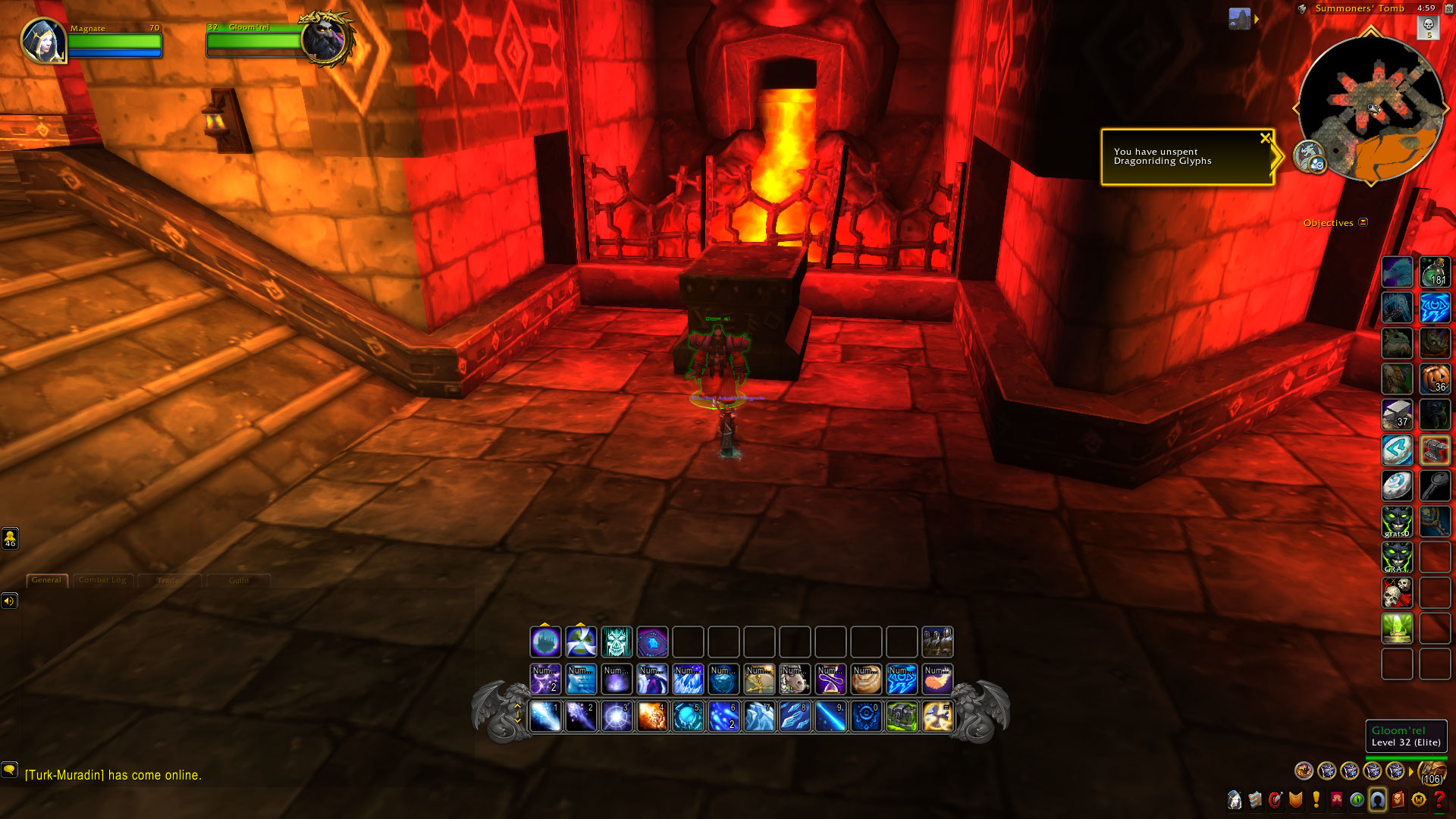Click the circular minimap
This screenshot has width=1456, height=819.
point(1370,108)
